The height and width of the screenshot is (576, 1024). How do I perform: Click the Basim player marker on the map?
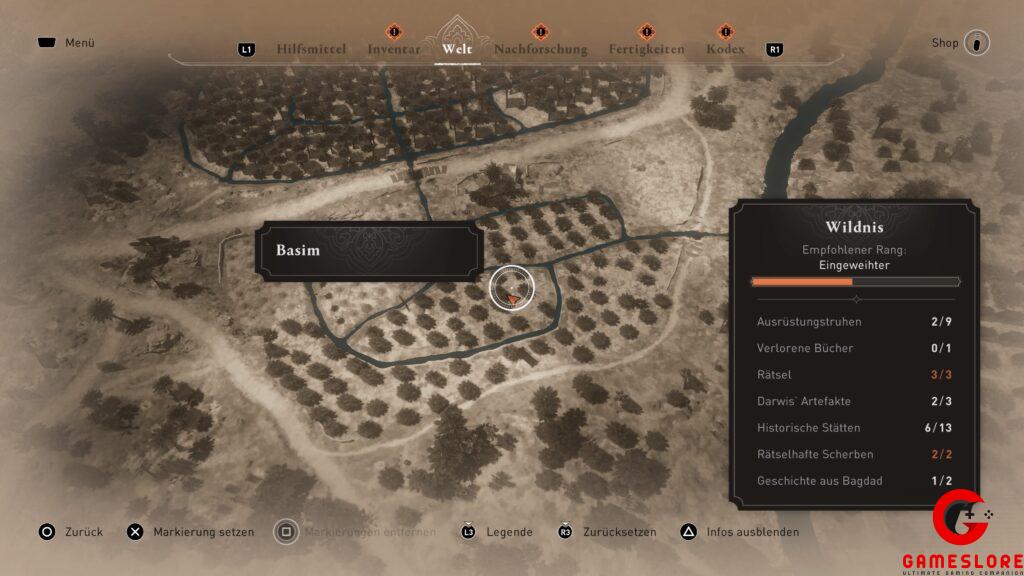tap(512, 289)
